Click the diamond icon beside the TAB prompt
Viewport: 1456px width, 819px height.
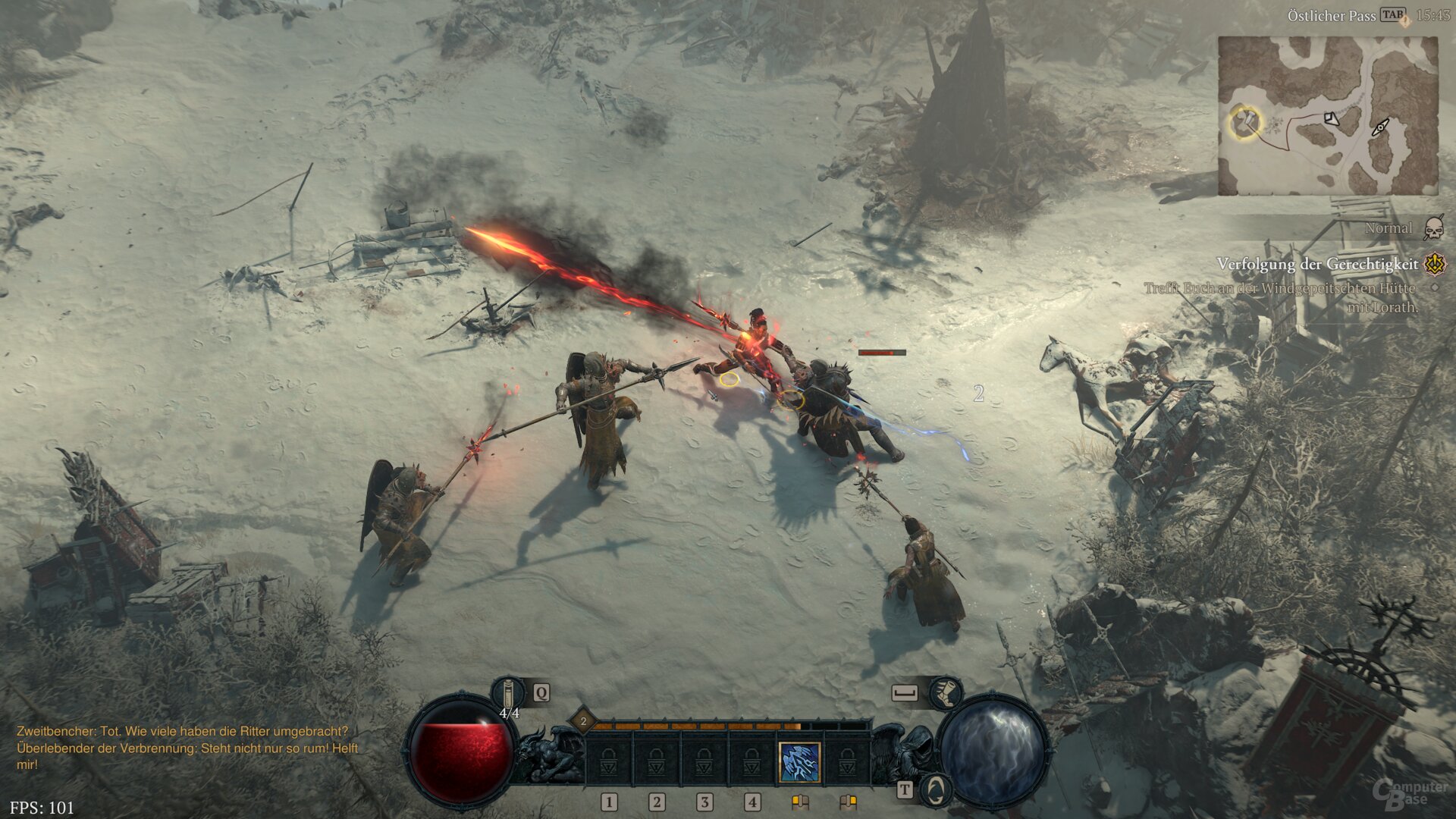pos(1404,21)
